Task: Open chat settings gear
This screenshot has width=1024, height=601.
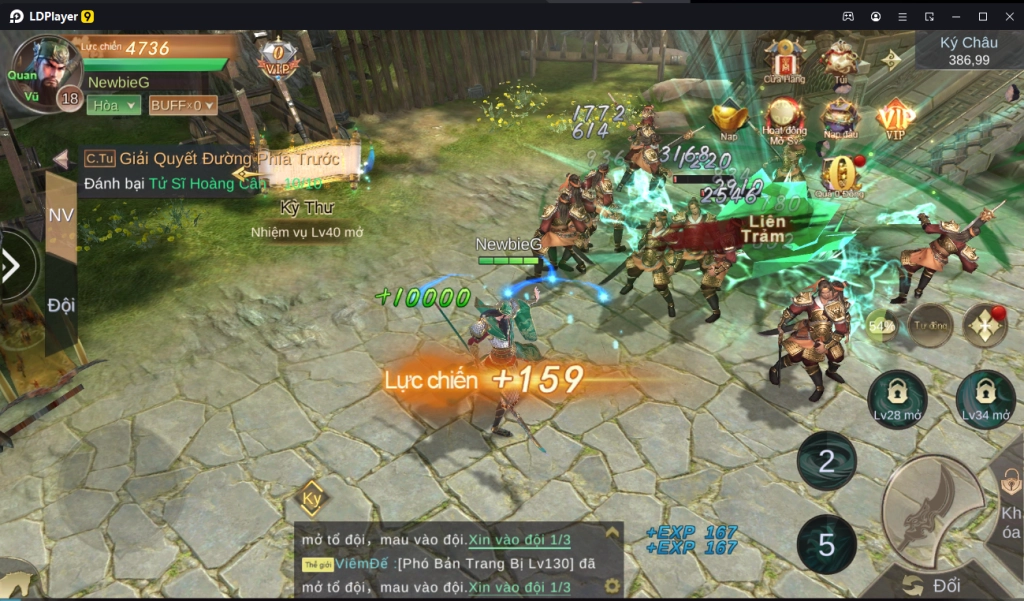Action: tap(612, 586)
